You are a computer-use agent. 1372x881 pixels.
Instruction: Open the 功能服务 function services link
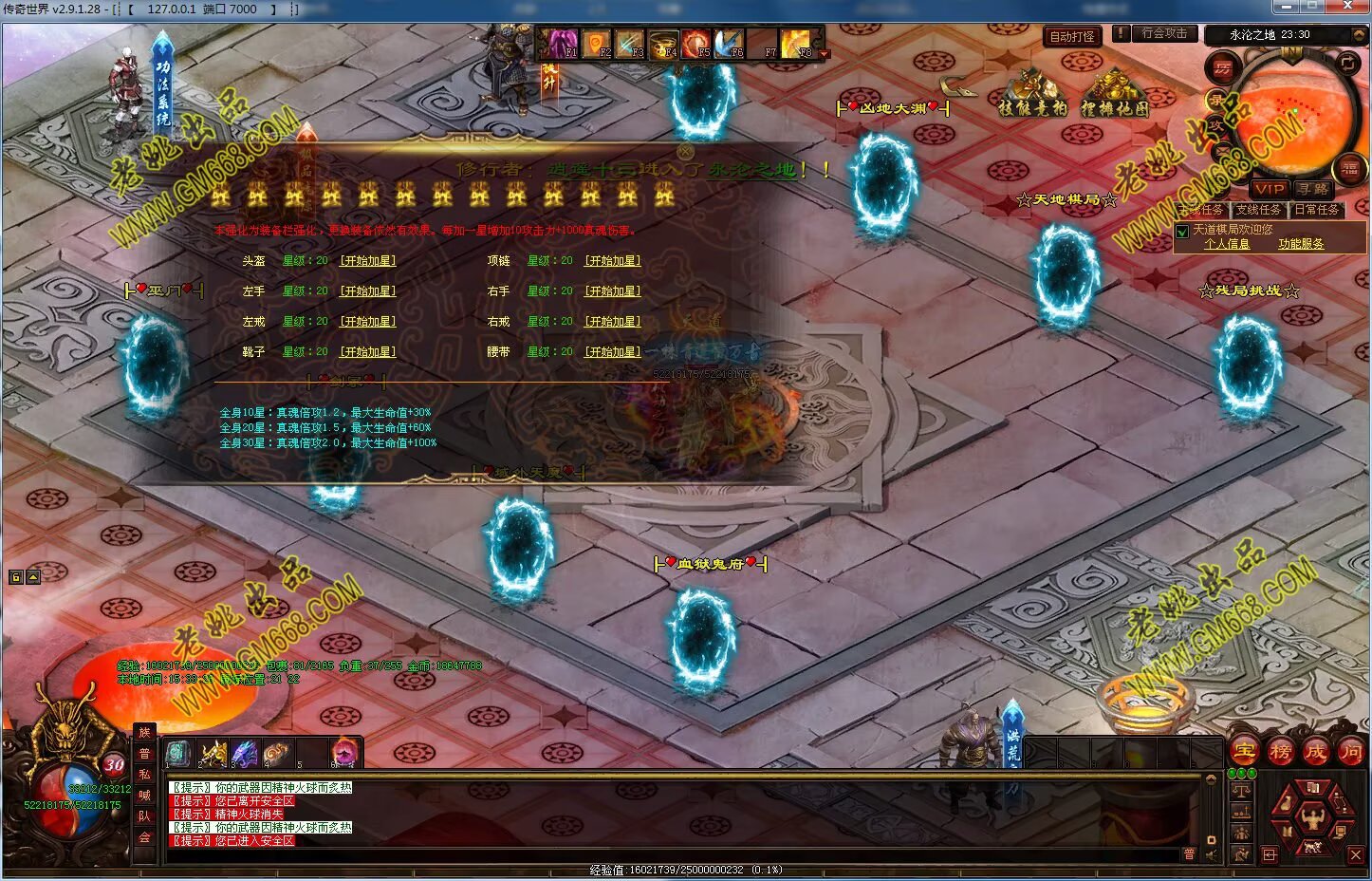1300,244
